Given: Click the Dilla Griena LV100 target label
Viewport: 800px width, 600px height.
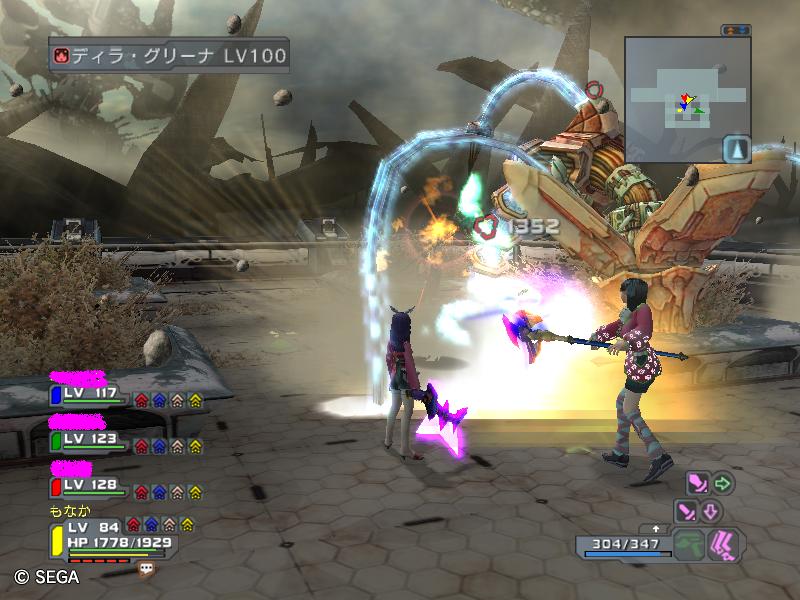Looking at the screenshot, I should pos(169,54).
